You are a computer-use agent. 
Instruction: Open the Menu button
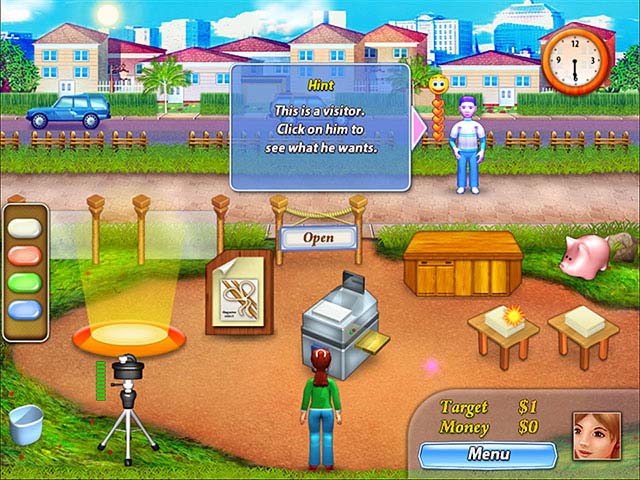click(487, 454)
